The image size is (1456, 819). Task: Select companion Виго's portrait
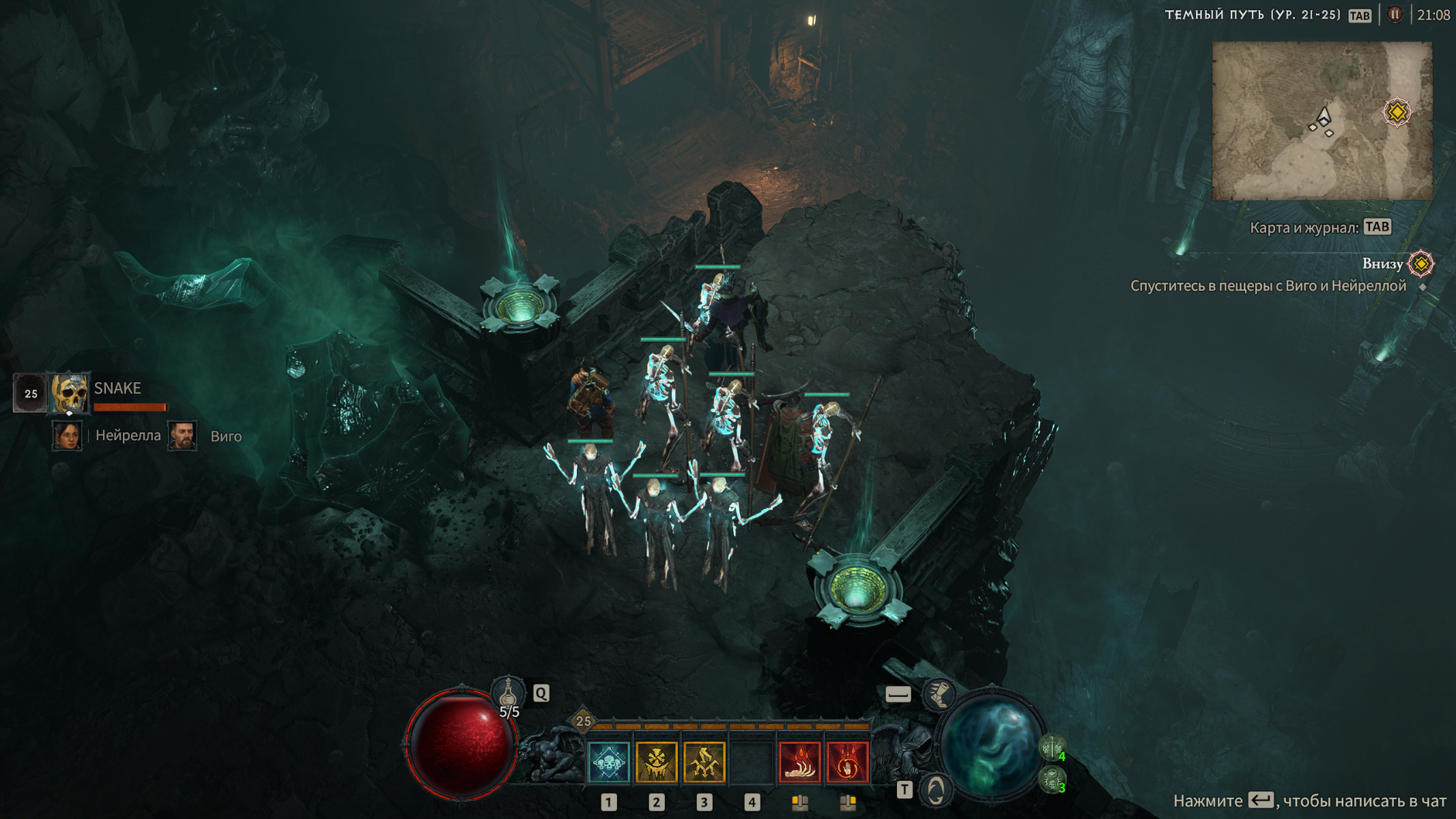click(x=182, y=435)
